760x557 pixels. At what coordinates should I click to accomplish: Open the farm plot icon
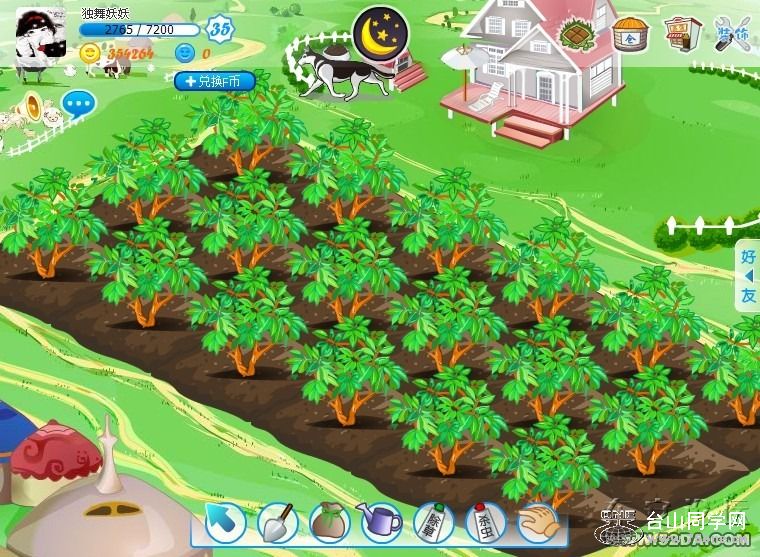578,37
